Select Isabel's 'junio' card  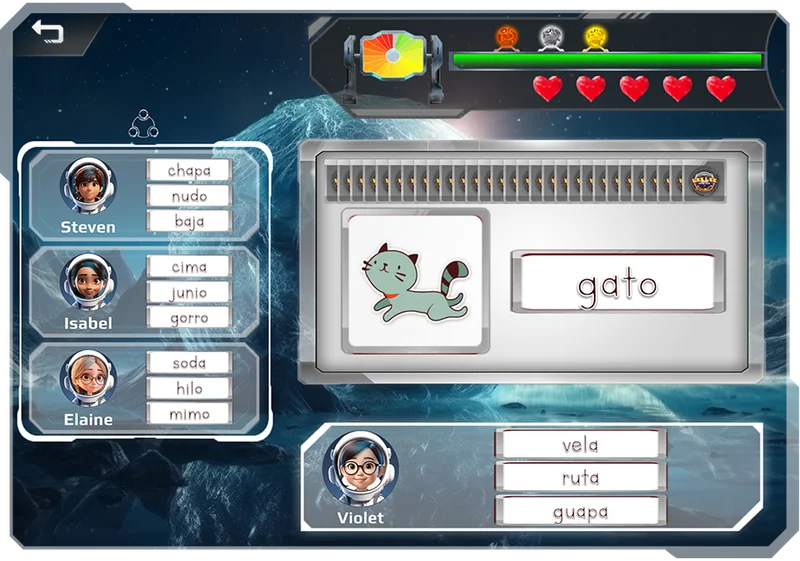[189, 292]
